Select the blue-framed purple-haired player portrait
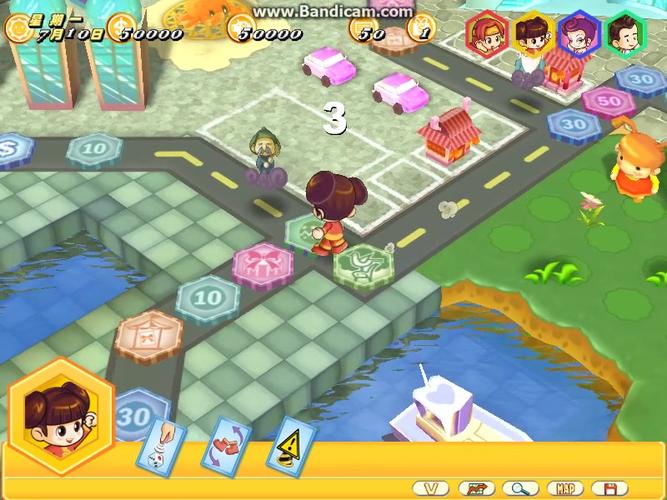Image resolution: width=667 pixels, height=500 pixels. tap(580, 34)
